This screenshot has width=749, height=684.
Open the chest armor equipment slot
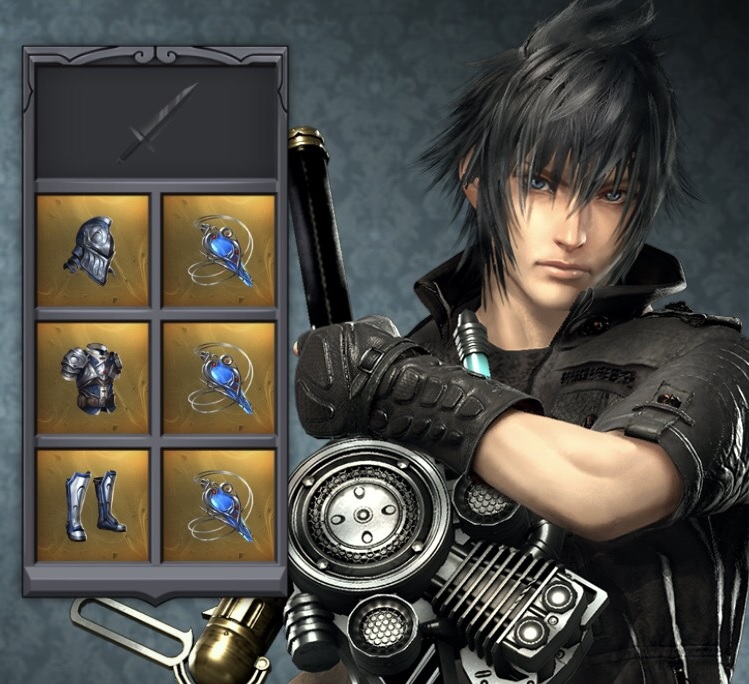coord(93,377)
